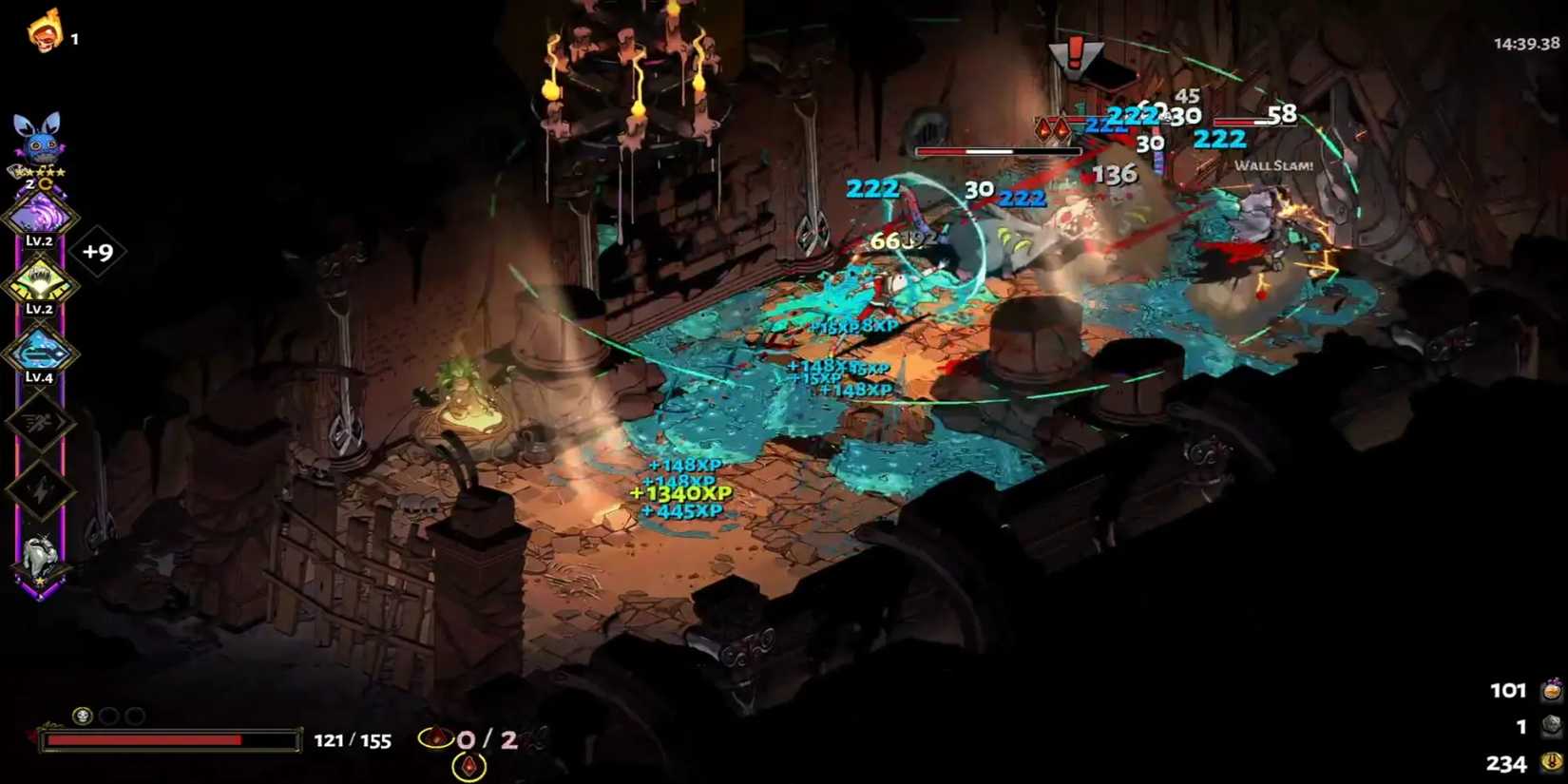1568x784 pixels.
Task: Click the 121 / 155 health value
Action: [x=352, y=741]
